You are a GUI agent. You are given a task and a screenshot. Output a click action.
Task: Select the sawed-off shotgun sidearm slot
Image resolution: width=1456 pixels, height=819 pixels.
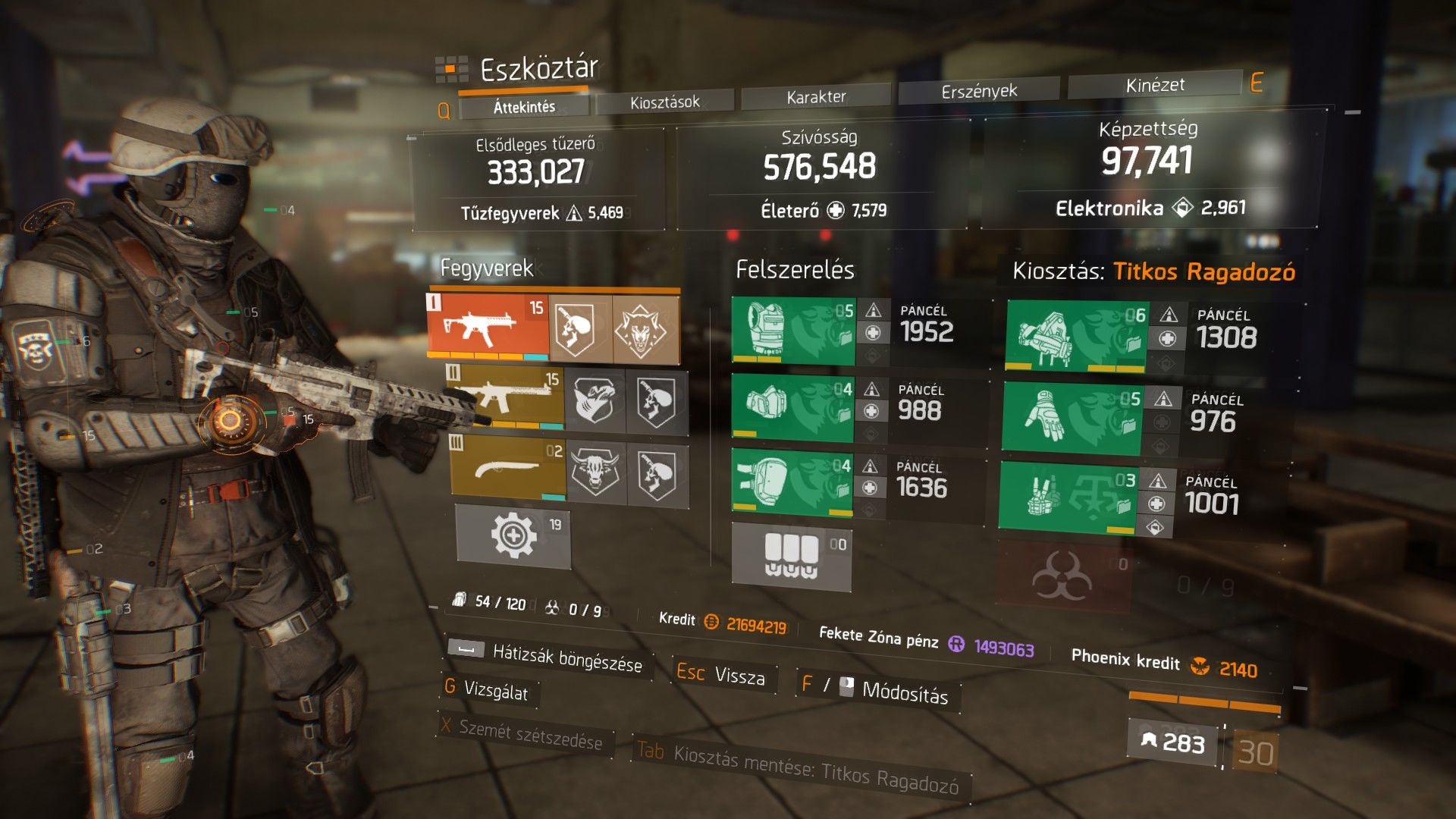(508, 468)
